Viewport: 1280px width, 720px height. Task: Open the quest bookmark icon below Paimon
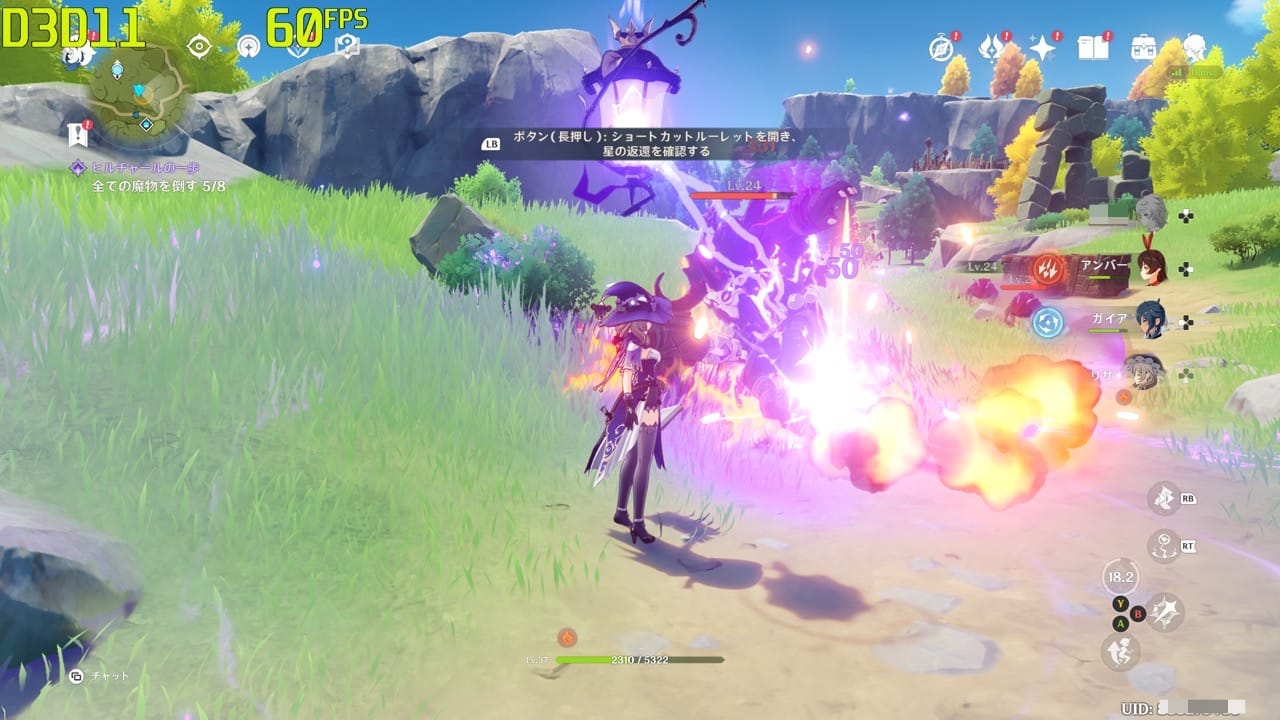click(x=78, y=134)
